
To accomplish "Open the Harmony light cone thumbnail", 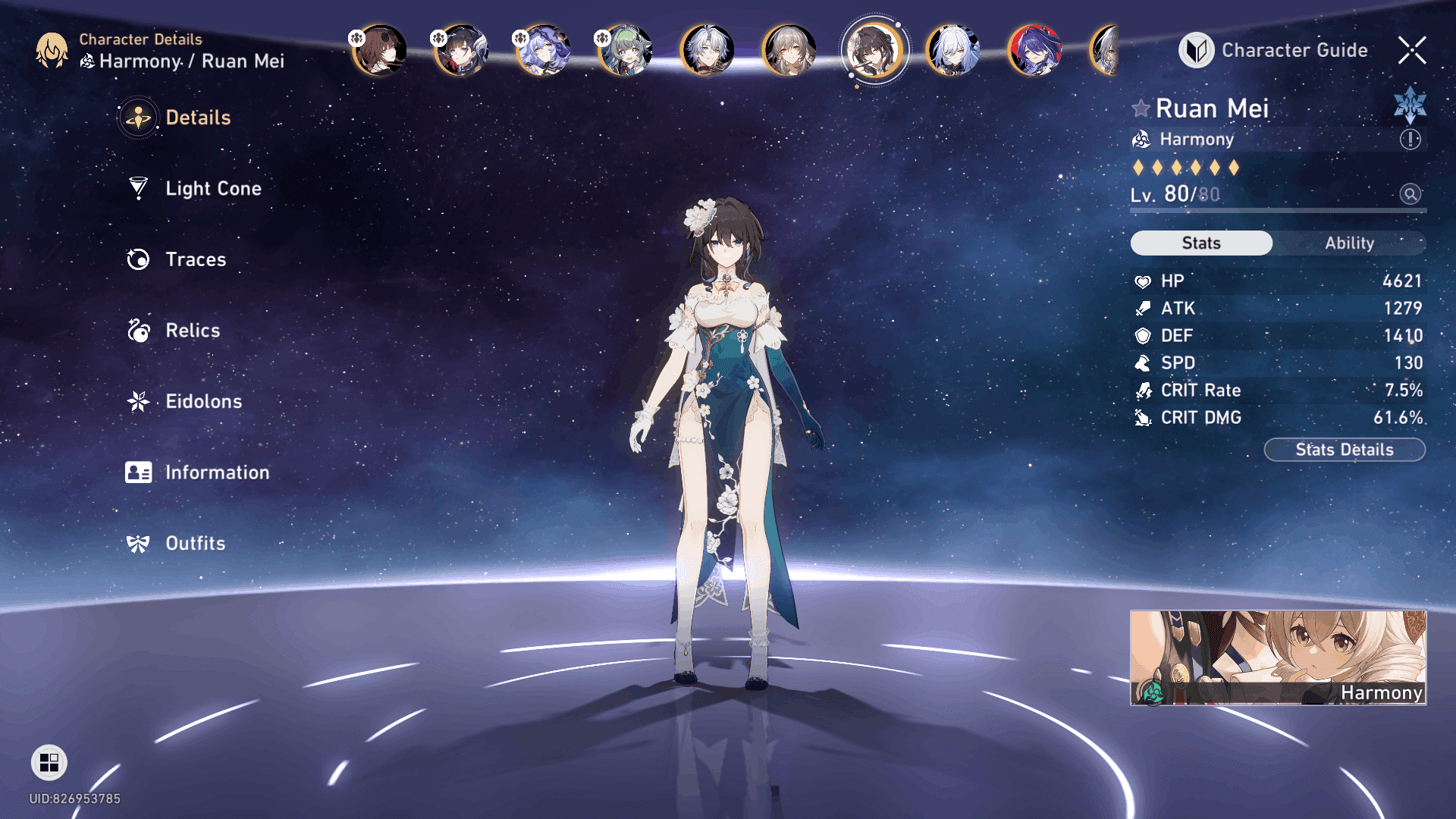I will (x=1278, y=657).
